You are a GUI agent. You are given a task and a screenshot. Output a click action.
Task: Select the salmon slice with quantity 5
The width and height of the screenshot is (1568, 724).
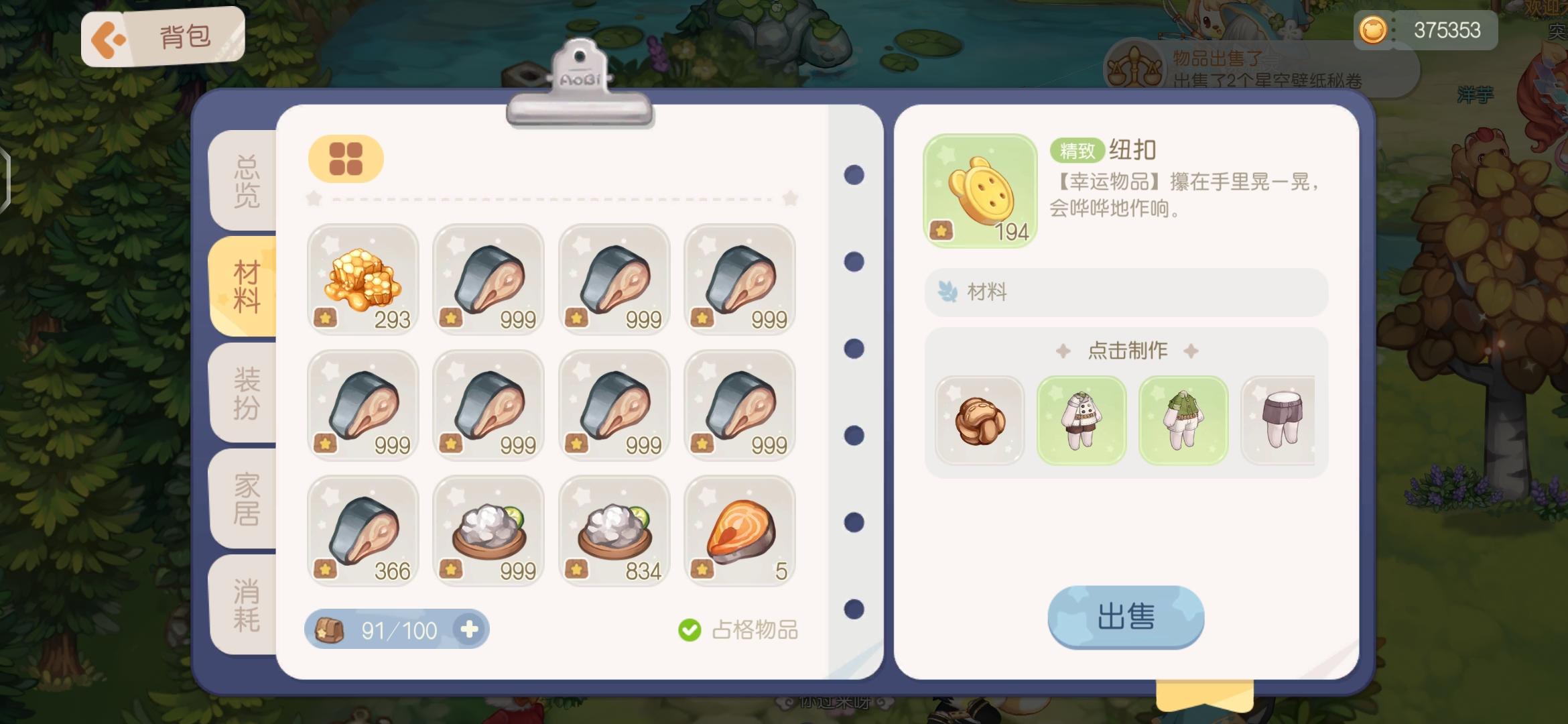tap(740, 532)
